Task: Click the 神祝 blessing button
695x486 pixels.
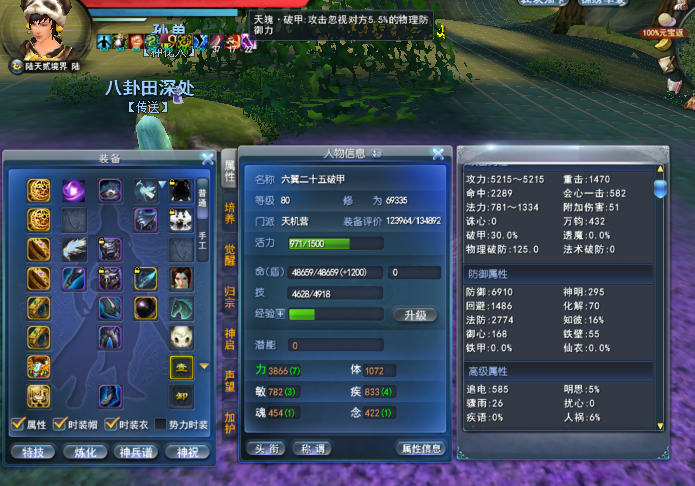Action: (185, 451)
